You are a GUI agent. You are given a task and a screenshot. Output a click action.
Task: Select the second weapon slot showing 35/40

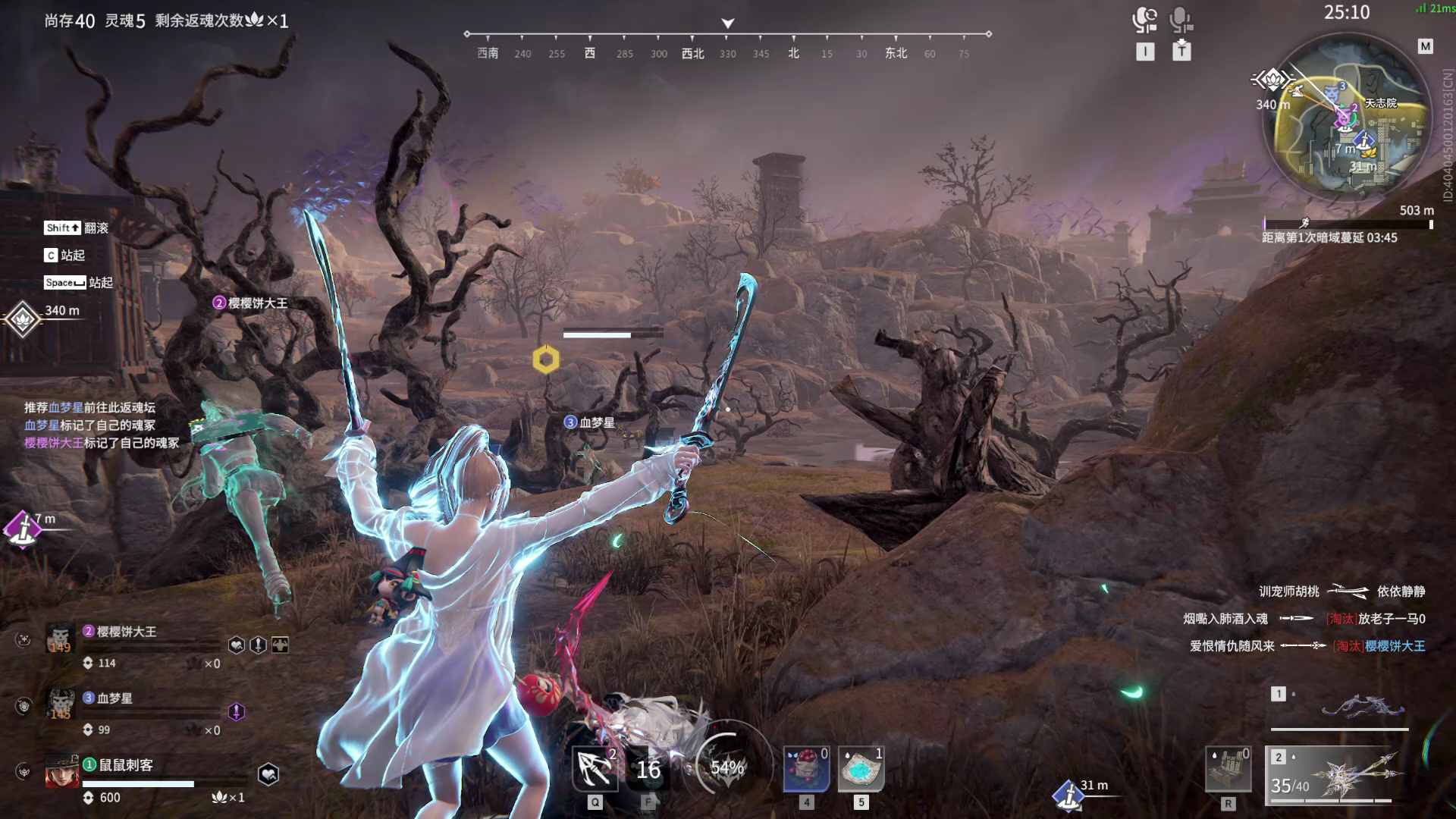point(1339,775)
